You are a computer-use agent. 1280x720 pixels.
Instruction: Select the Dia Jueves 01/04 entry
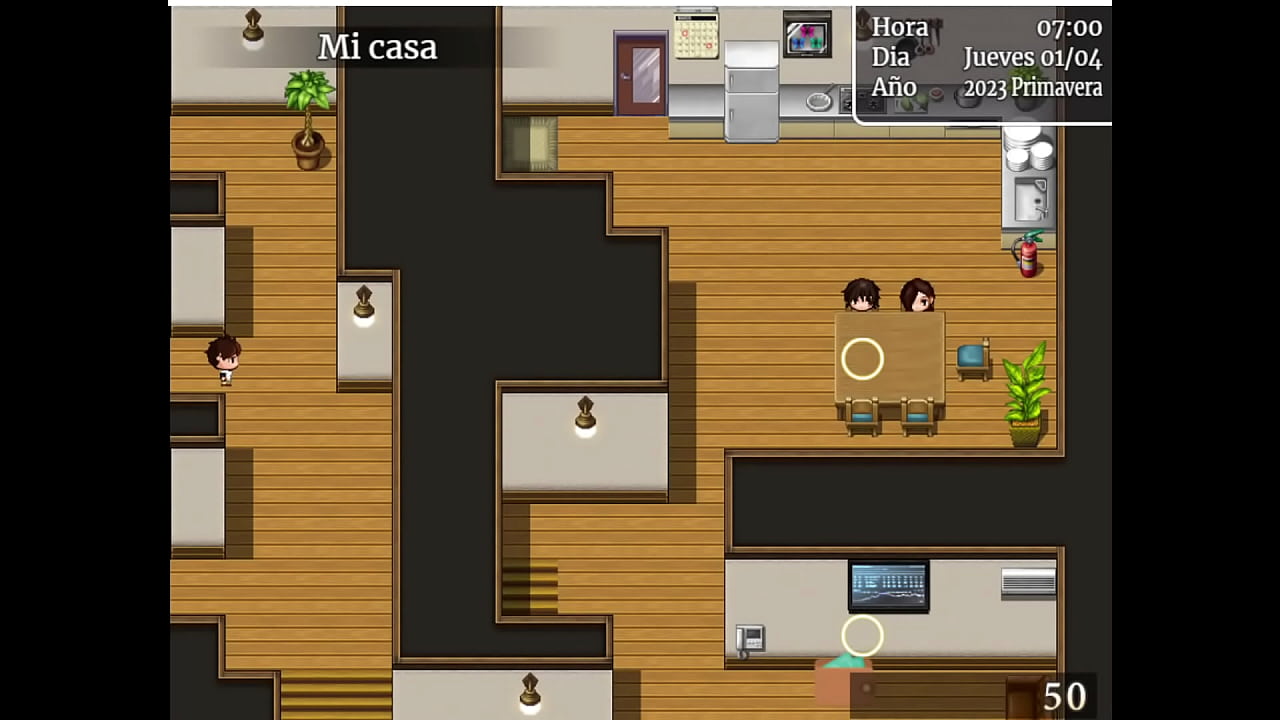tap(985, 57)
